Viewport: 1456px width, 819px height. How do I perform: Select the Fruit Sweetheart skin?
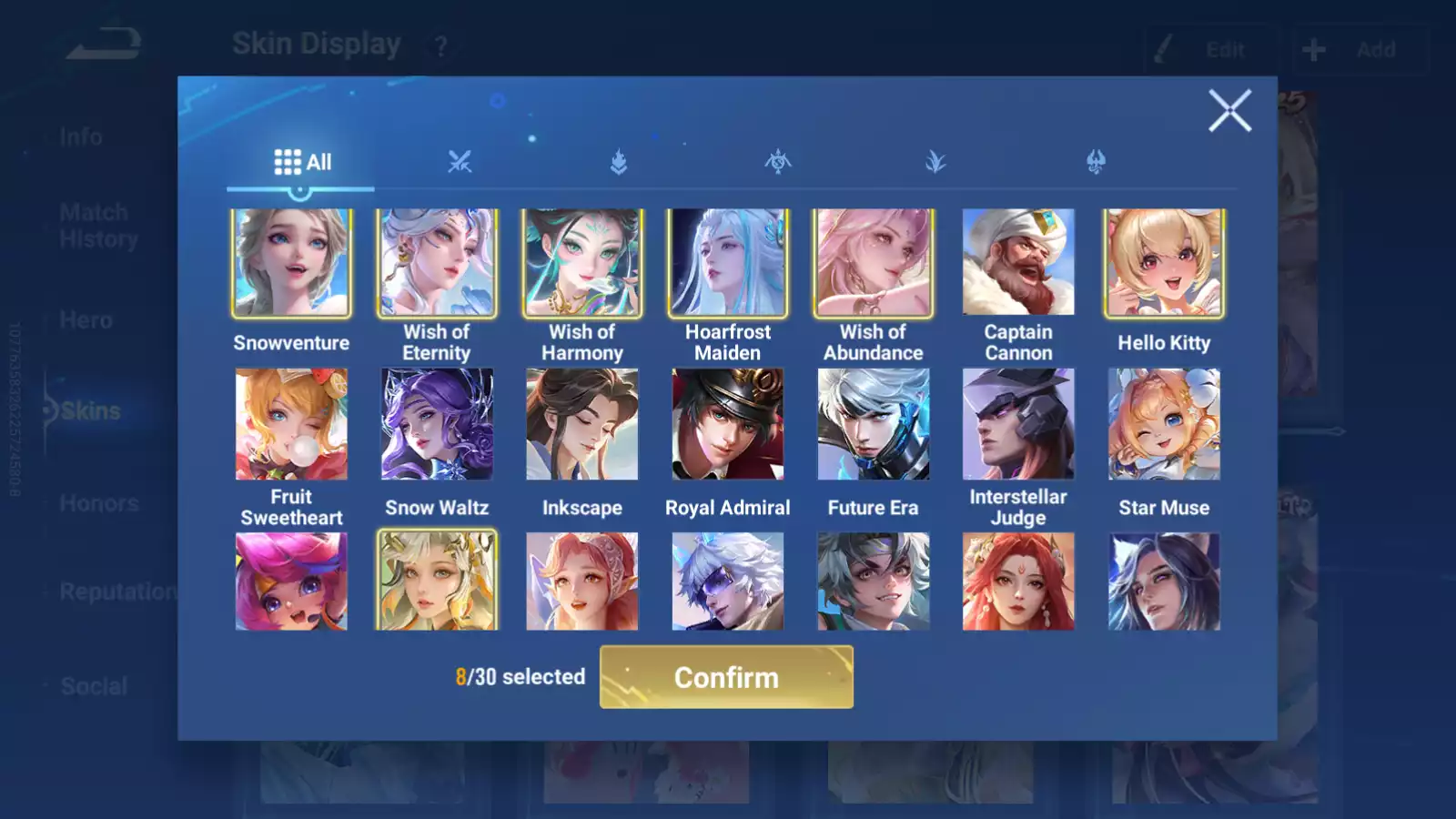[x=291, y=424]
